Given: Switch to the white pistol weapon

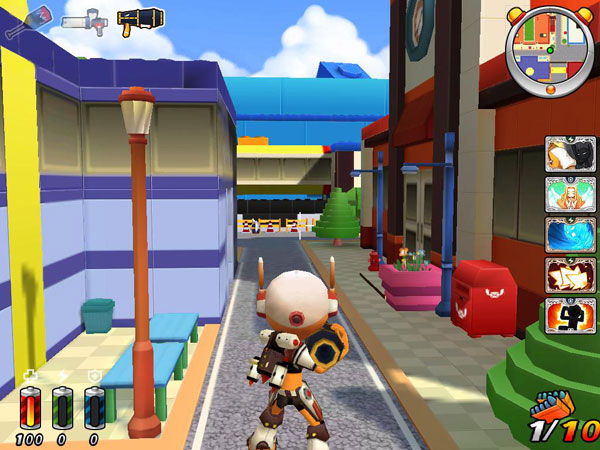Looking at the screenshot, I should (x=83, y=20).
